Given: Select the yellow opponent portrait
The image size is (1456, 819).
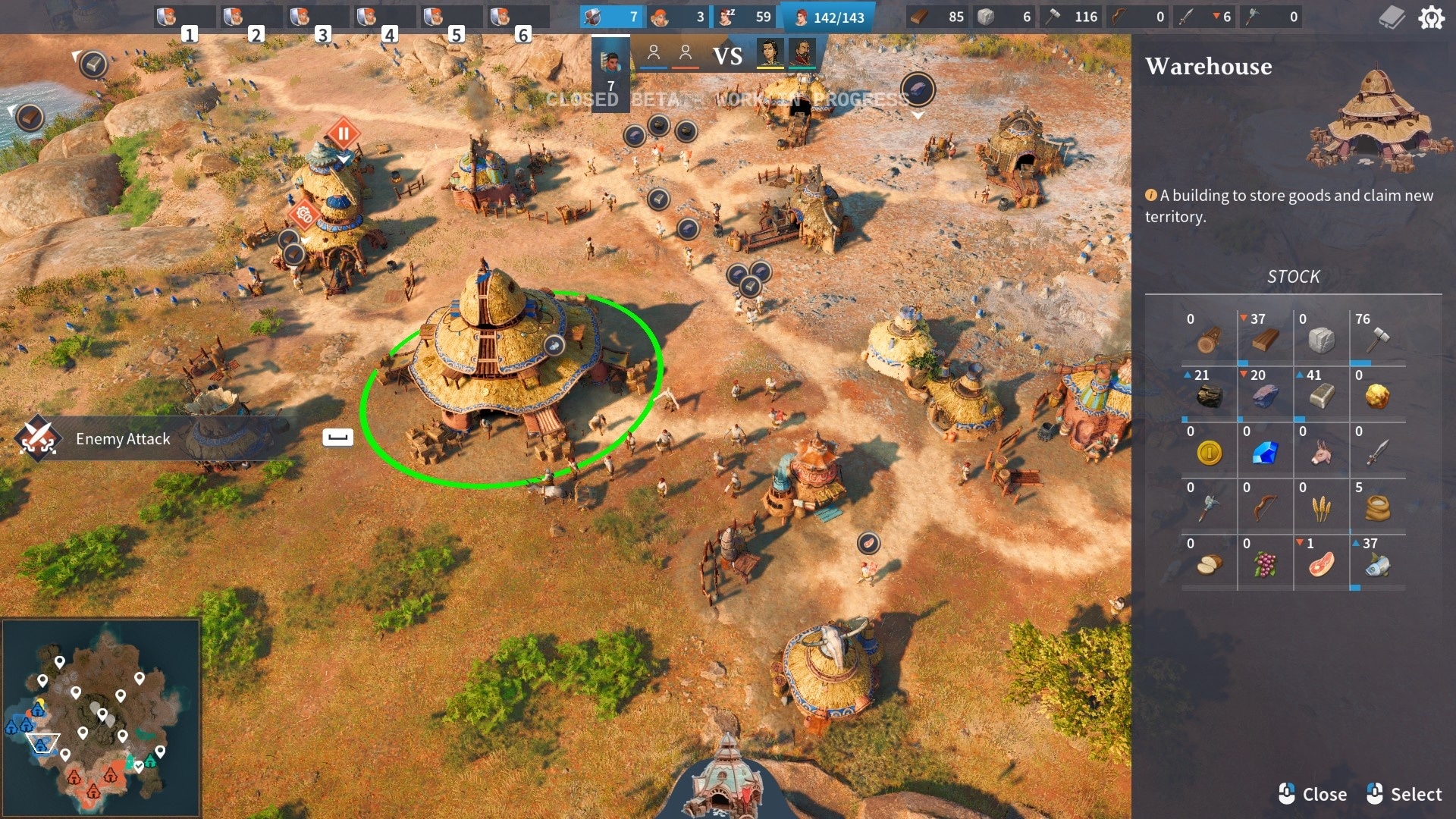Looking at the screenshot, I should coord(770,55).
